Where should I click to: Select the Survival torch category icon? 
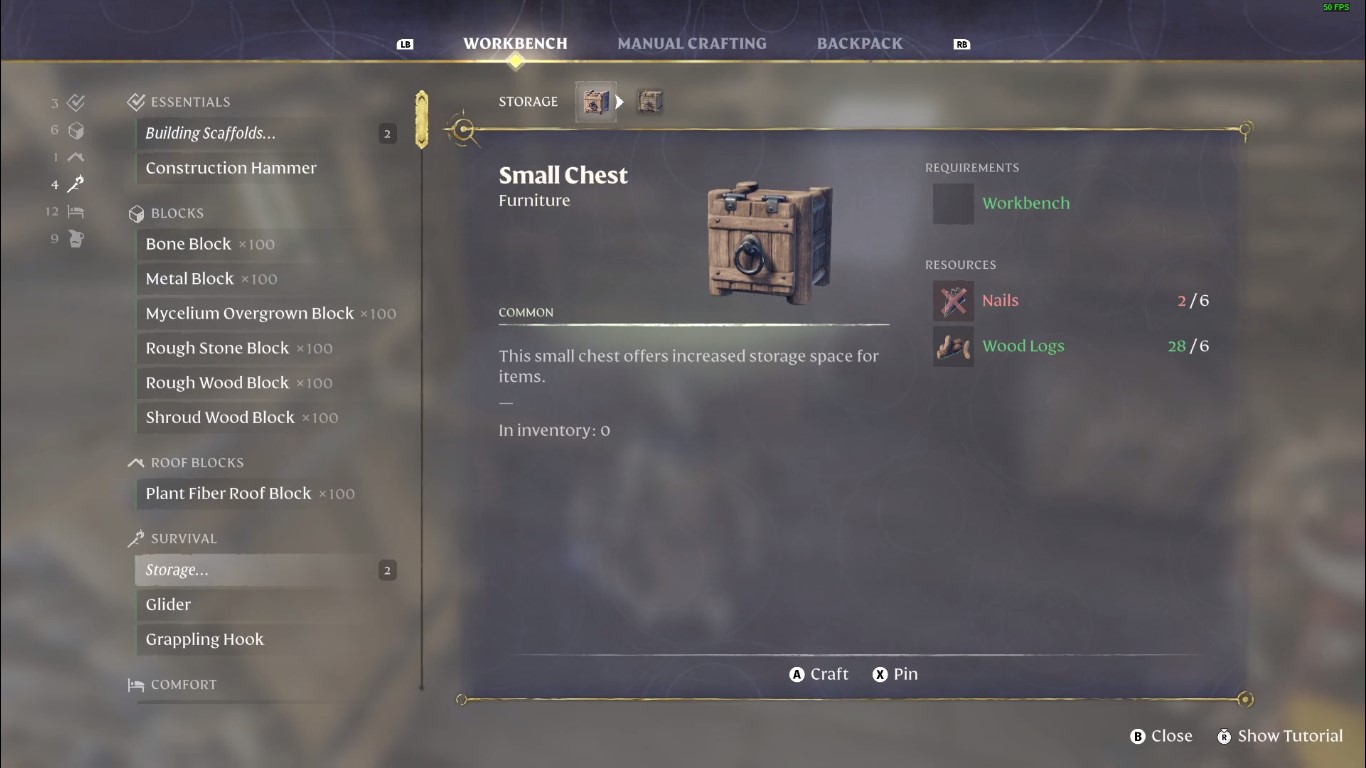pyautogui.click(x=74, y=184)
